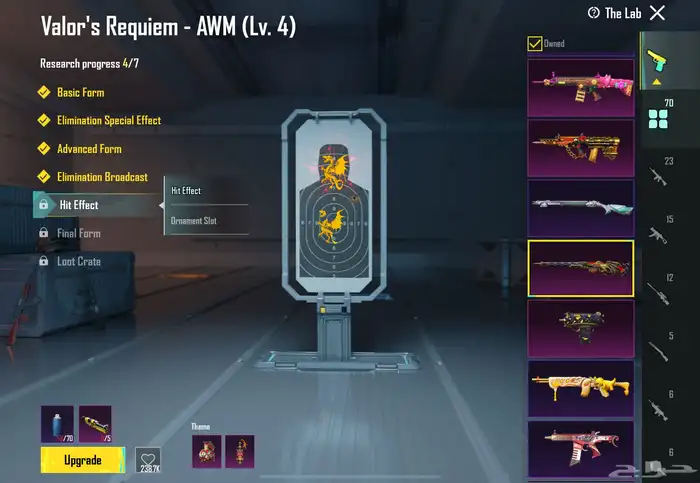
Task: Like the skin with the heart button
Action: [148, 457]
